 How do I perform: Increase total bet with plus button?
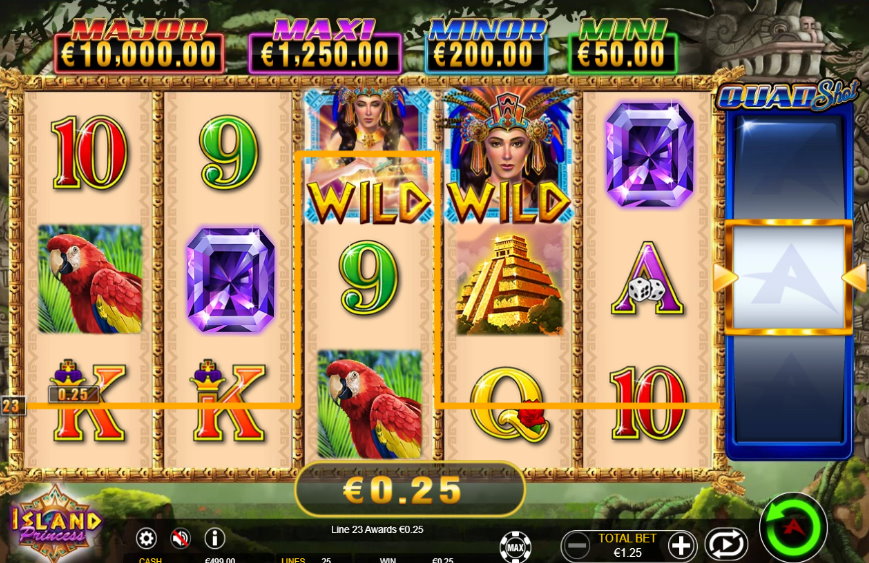point(681,545)
